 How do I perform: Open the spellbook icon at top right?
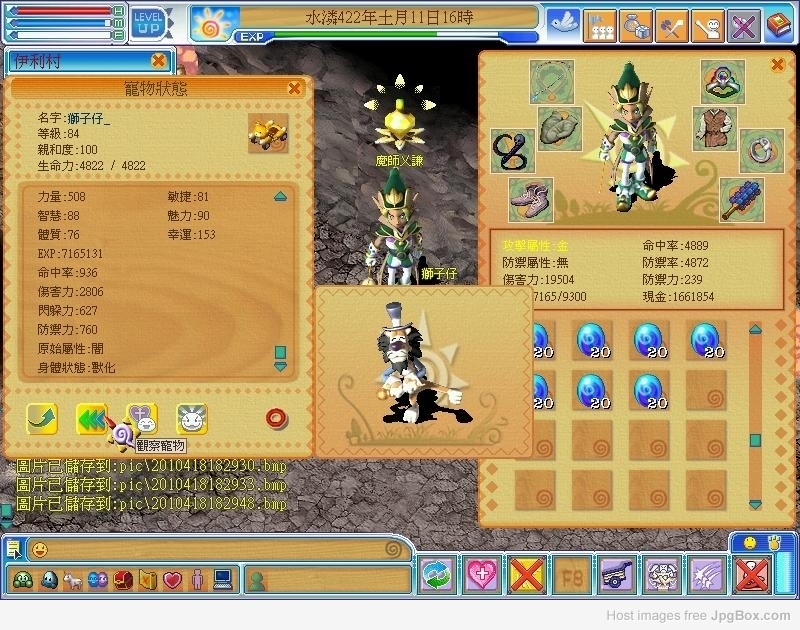click(778, 22)
